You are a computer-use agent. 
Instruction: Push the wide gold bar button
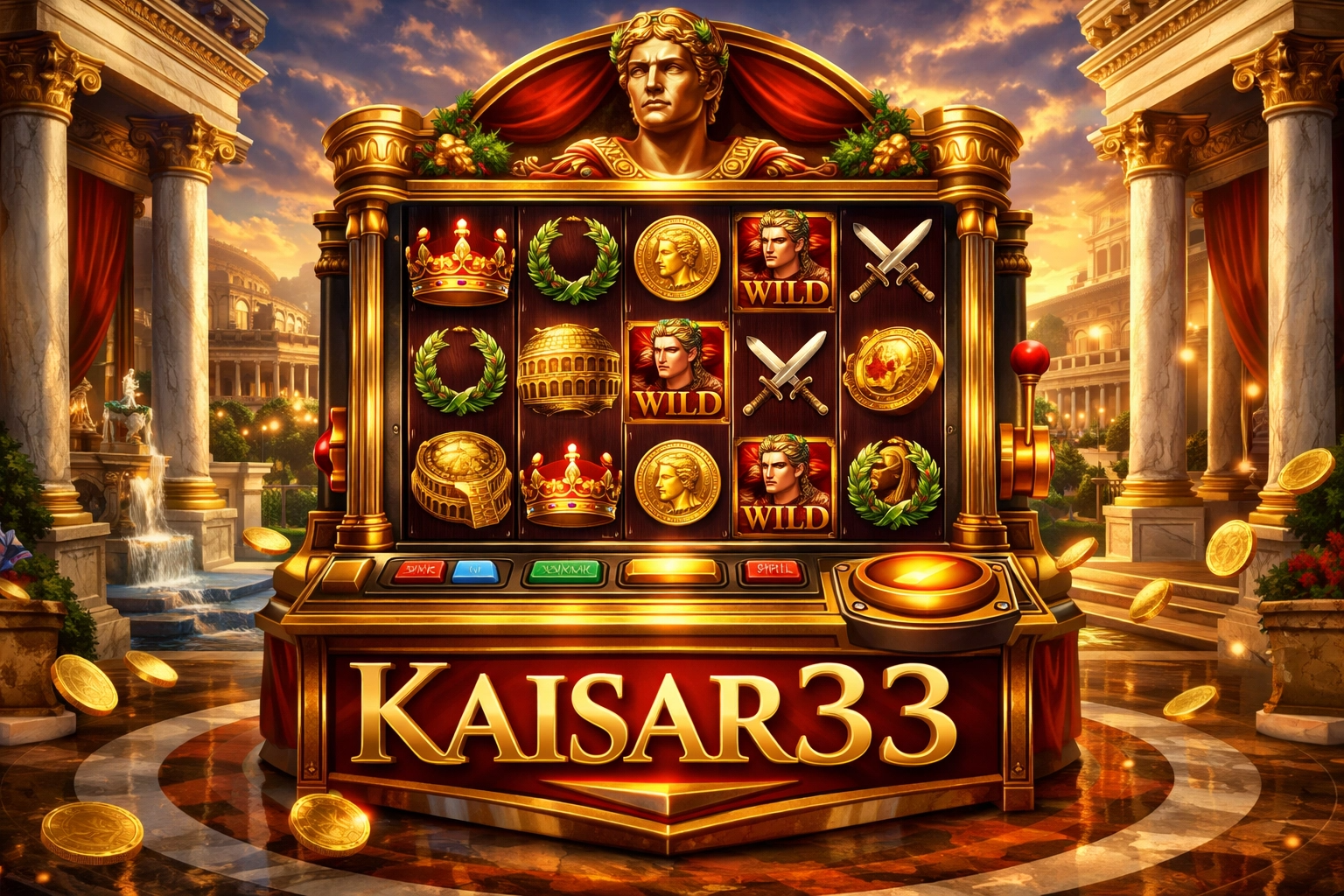point(673,571)
